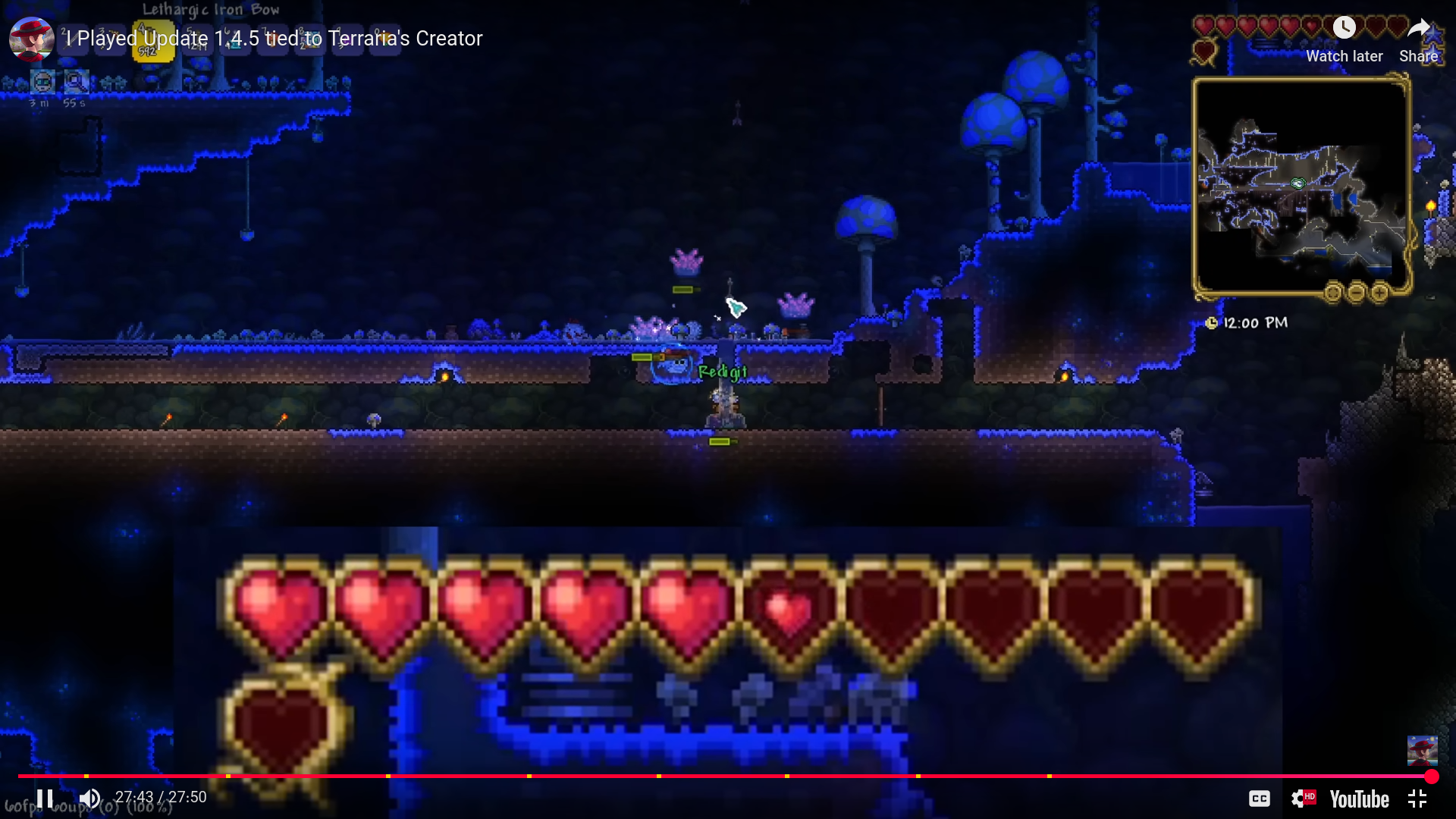Zoom in the minimap with the plus button
Image resolution: width=1456 pixels, height=819 pixels.
pos(1380,293)
